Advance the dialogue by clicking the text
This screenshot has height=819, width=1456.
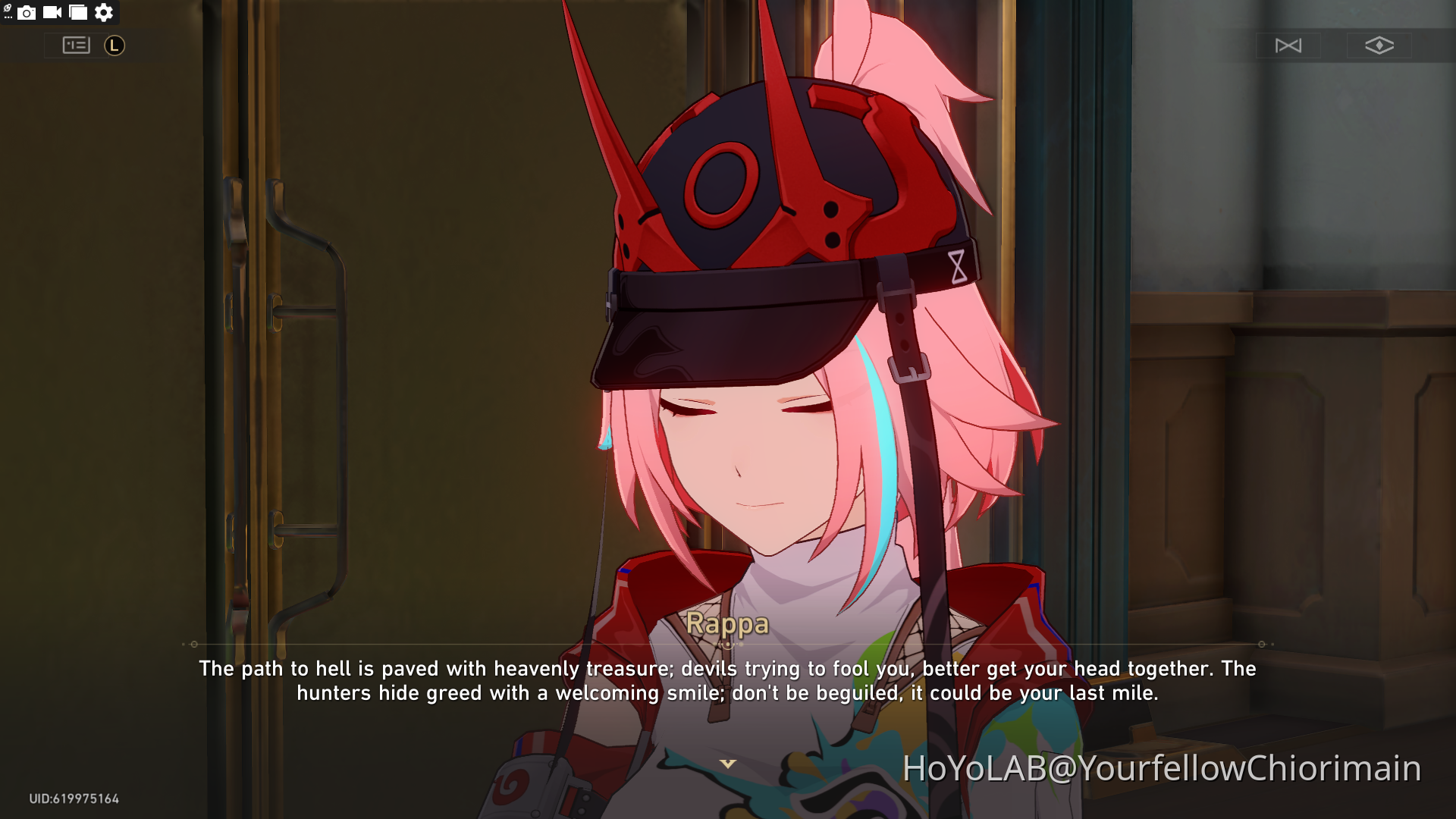(x=727, y=680)
